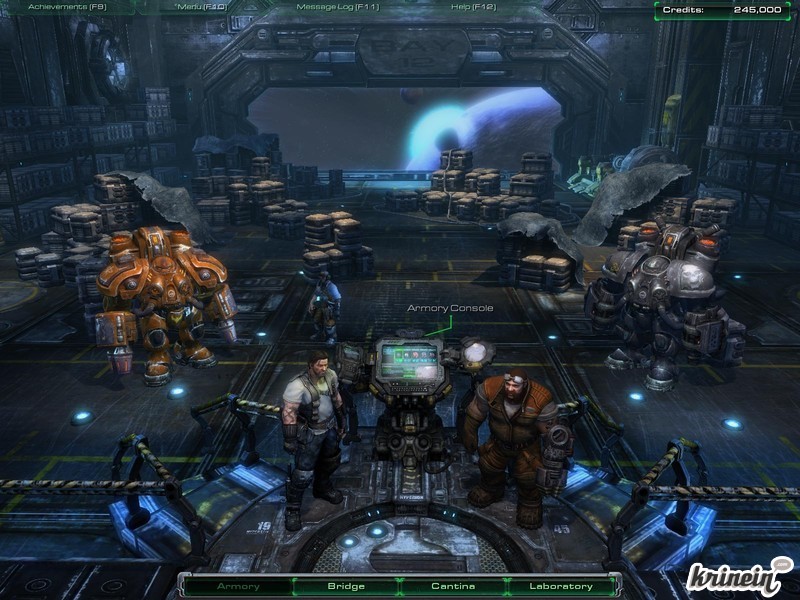The image size is (800, 600).
Task: Switch to the Laboratory
Action: [560, 586]
